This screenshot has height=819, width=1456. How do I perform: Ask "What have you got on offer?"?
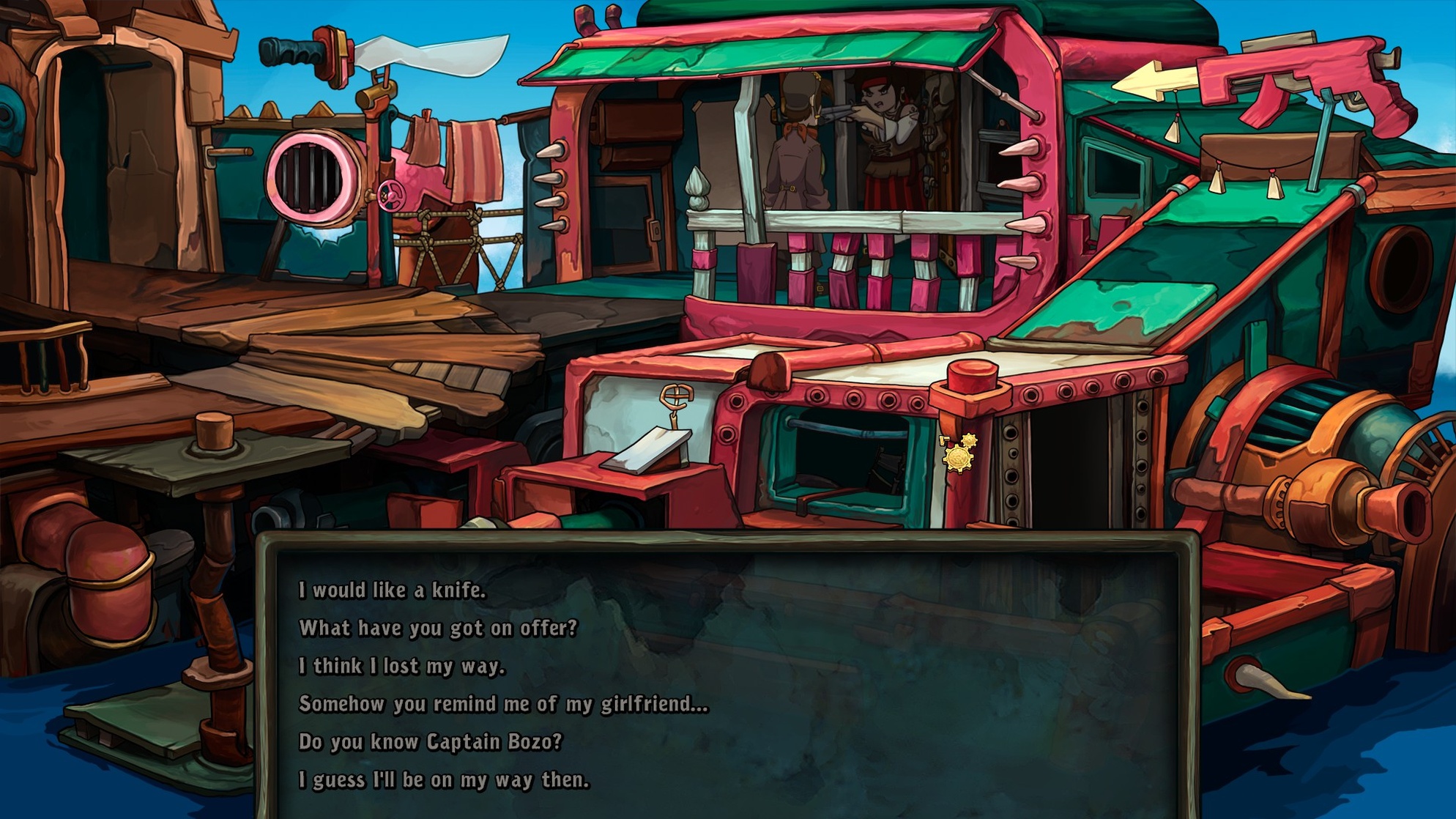coord(438,629)
